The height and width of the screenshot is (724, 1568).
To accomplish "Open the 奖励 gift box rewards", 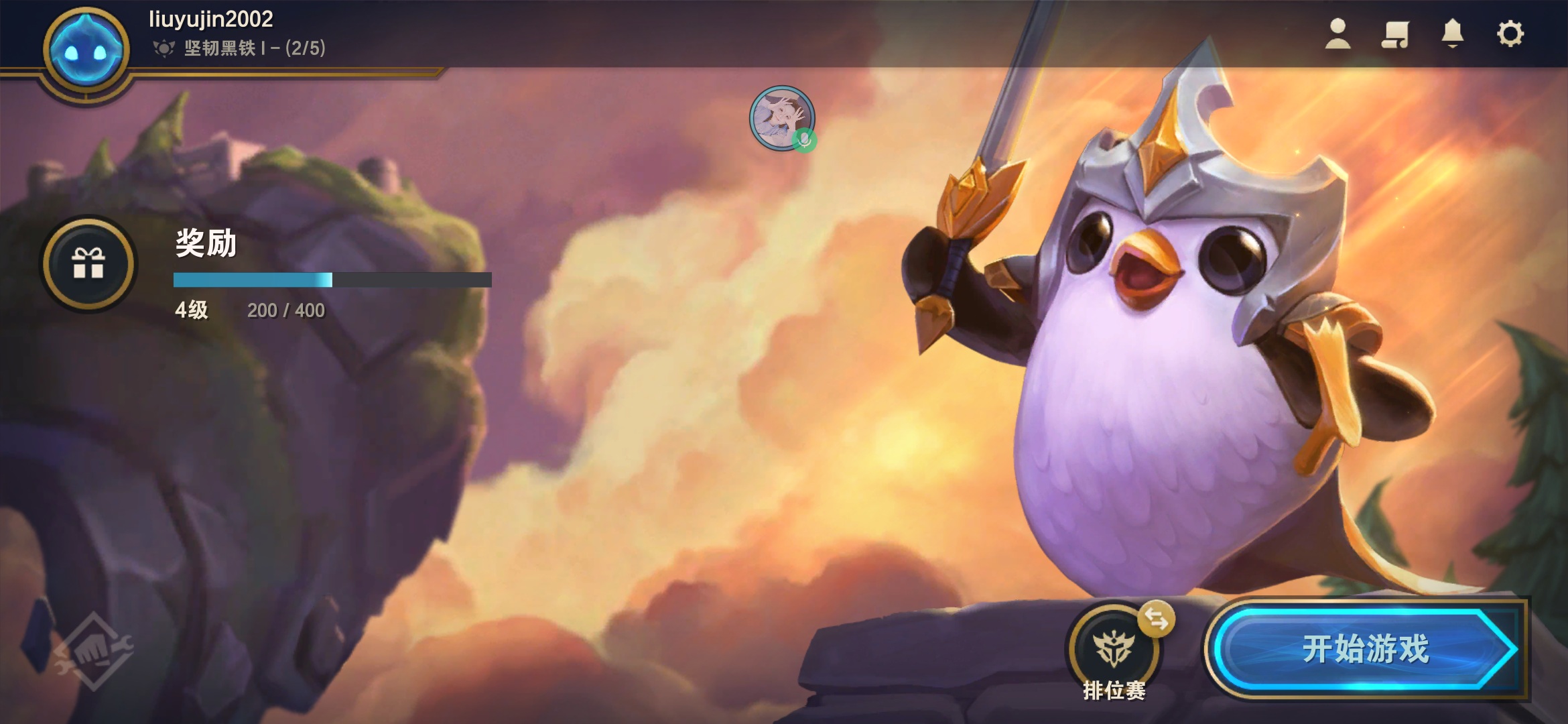I will tap(88, 263).
